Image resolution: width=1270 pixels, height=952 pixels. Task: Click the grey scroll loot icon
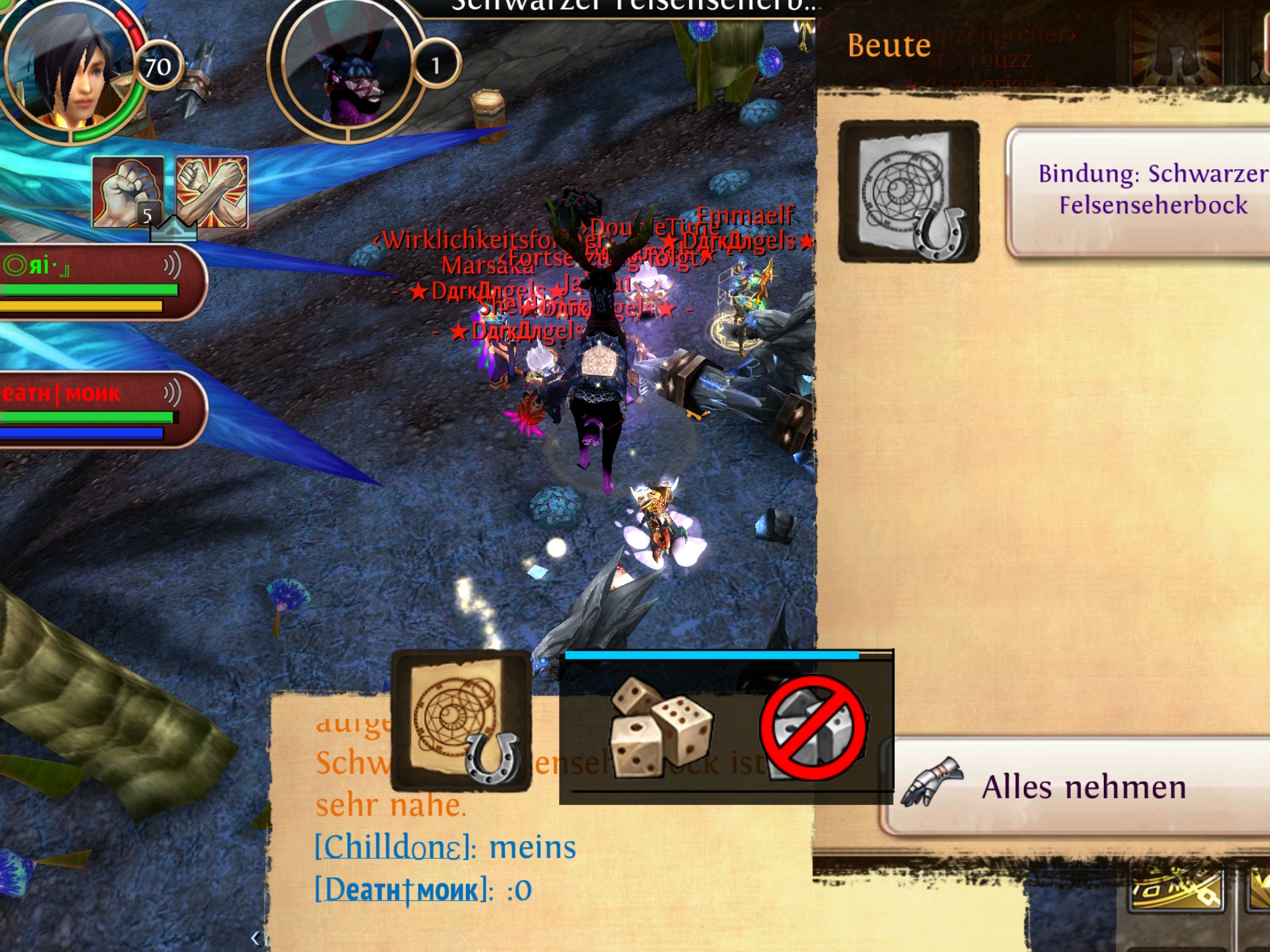pos(909,192)
